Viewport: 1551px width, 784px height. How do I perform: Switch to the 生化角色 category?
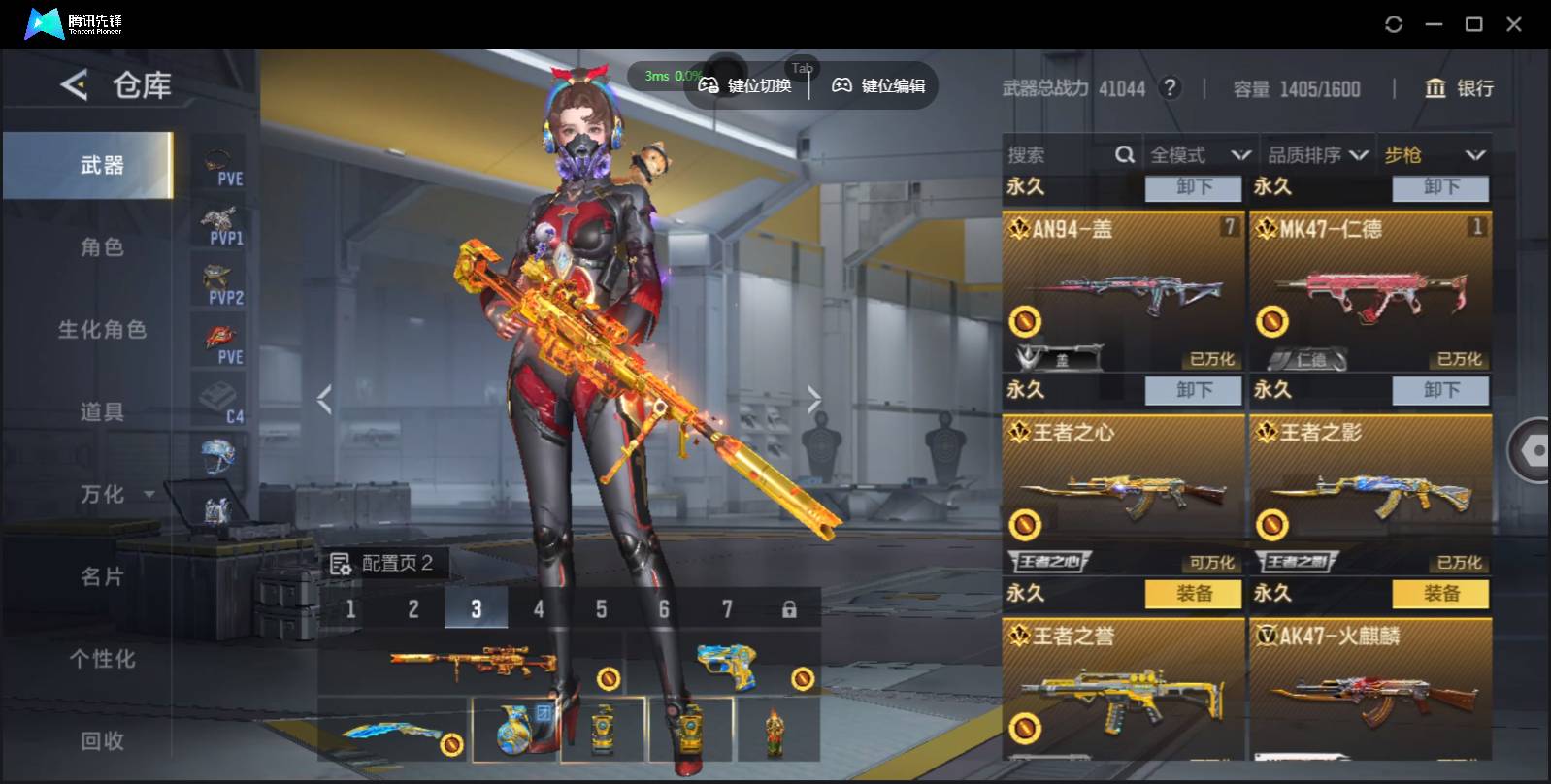click(x=101, y=330)
